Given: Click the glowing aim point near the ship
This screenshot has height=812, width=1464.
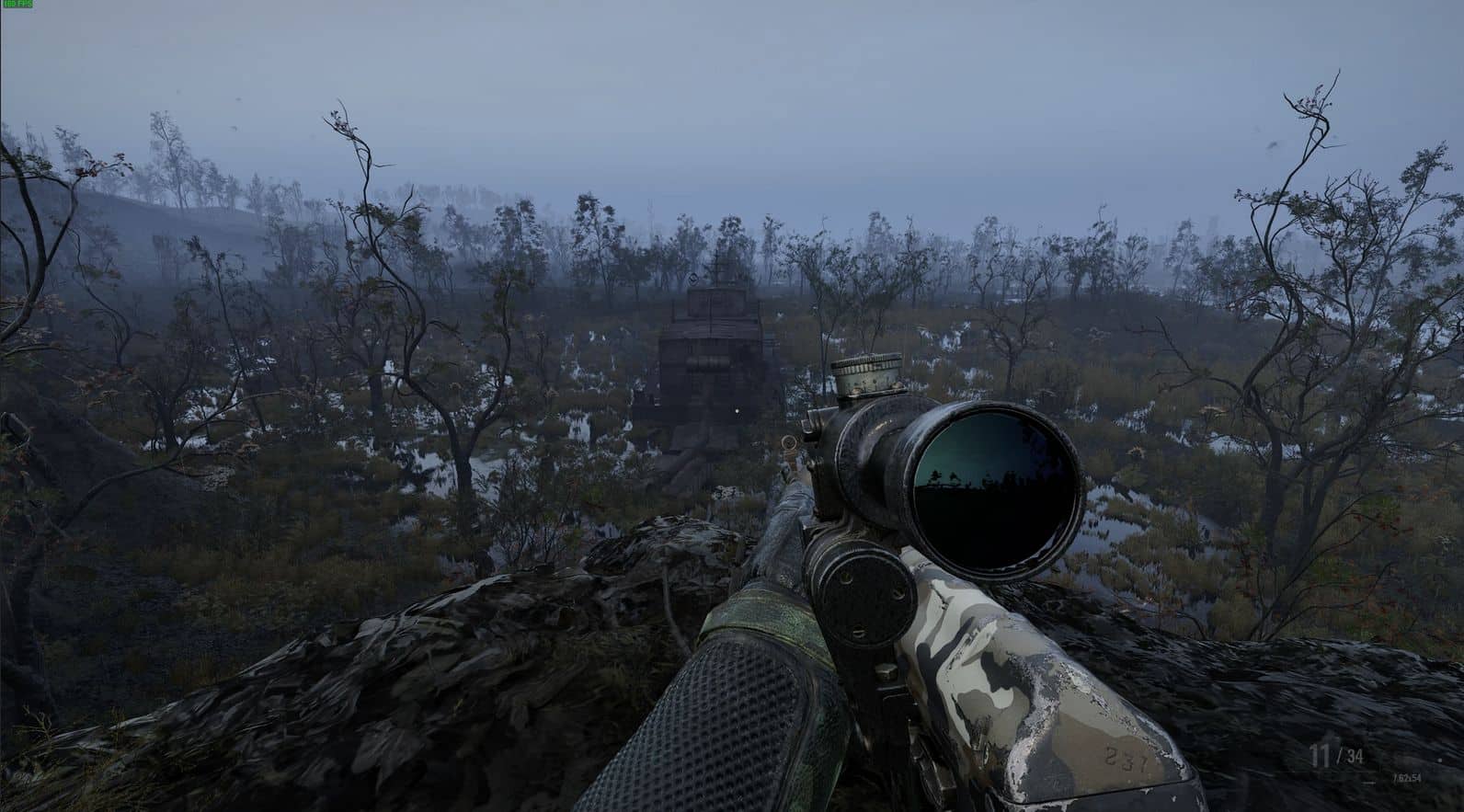Looking at the screenshot, I should (x=738, y=413).
